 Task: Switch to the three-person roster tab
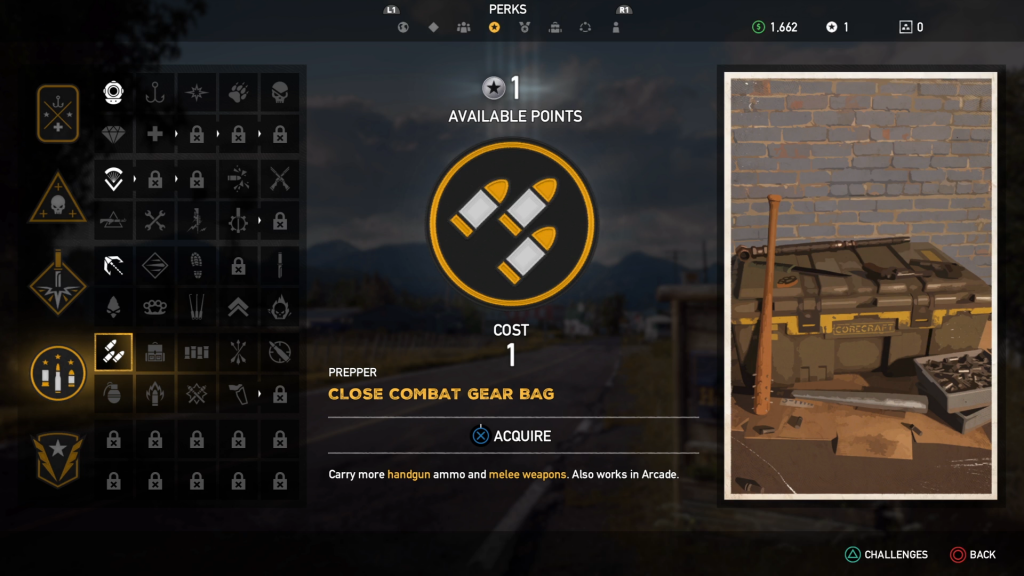(463, 27)
